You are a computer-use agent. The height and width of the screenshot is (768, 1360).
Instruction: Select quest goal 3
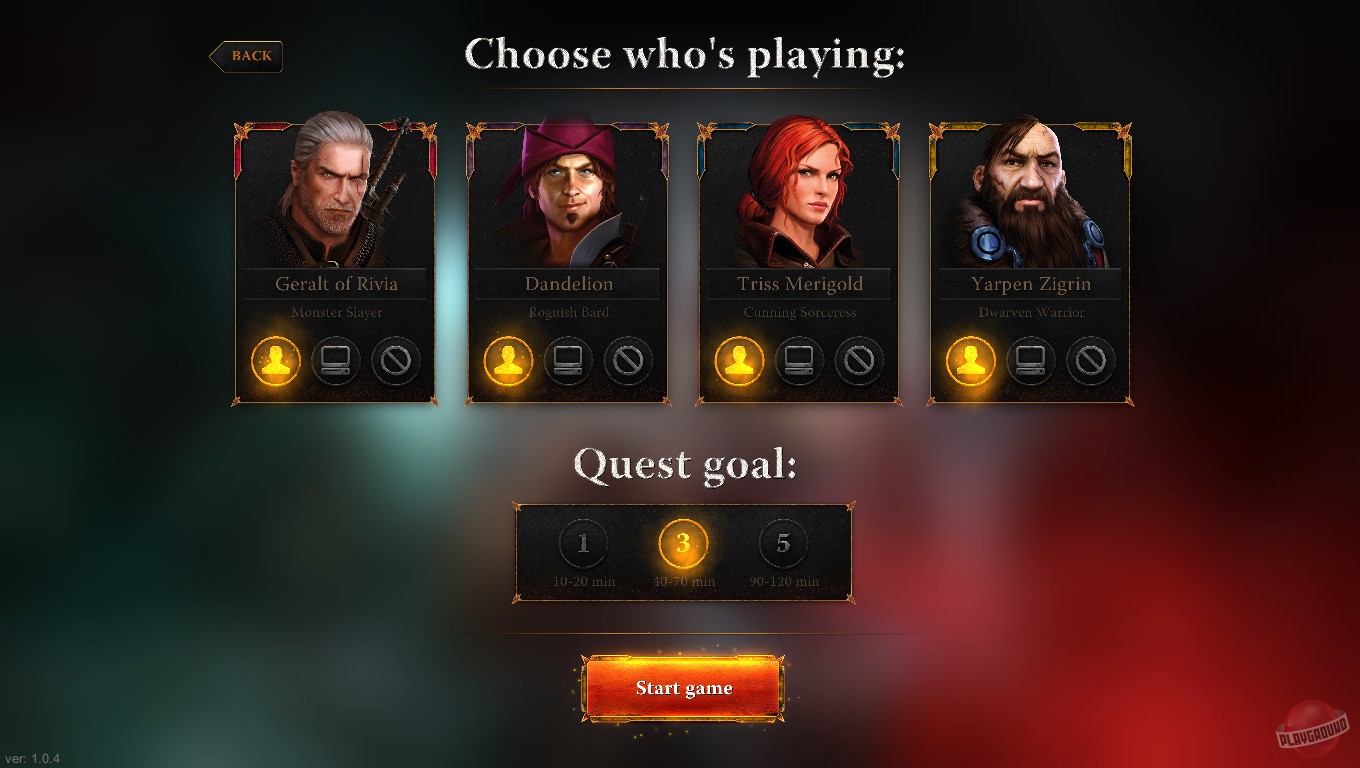[683, 543]
